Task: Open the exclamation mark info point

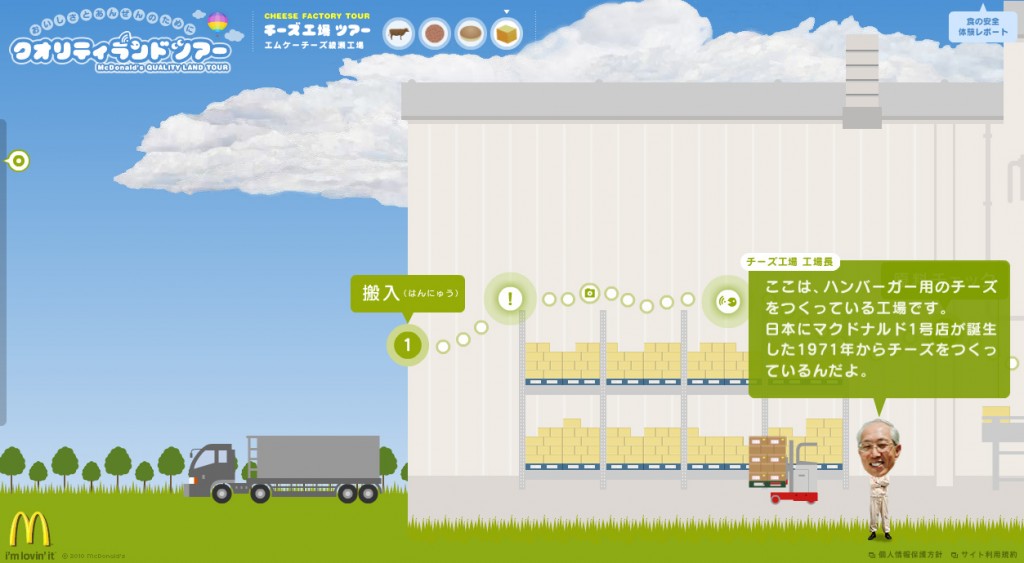Action: point(510,298)
